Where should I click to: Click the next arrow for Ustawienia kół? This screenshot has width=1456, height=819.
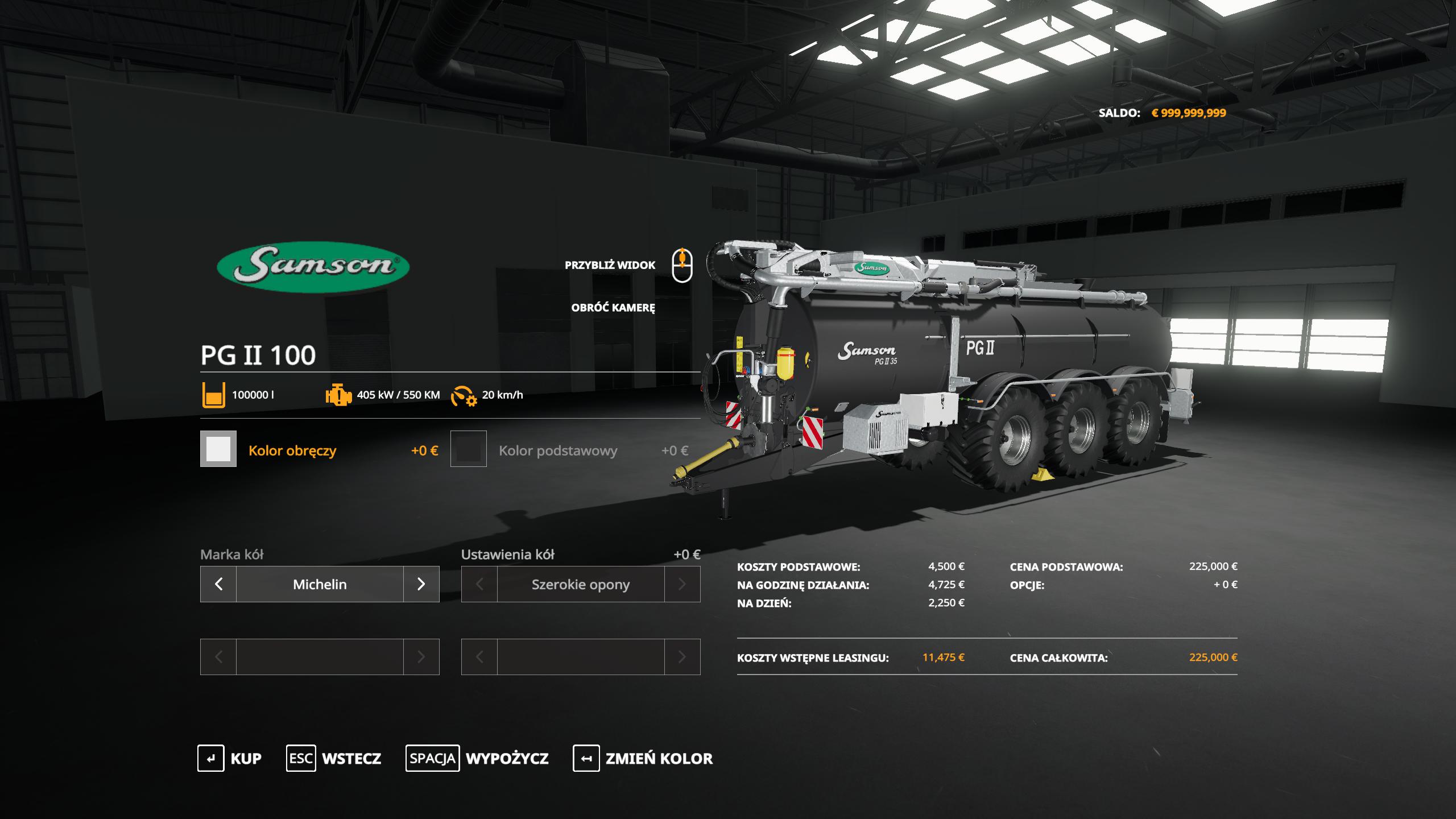tap(682, 584)
